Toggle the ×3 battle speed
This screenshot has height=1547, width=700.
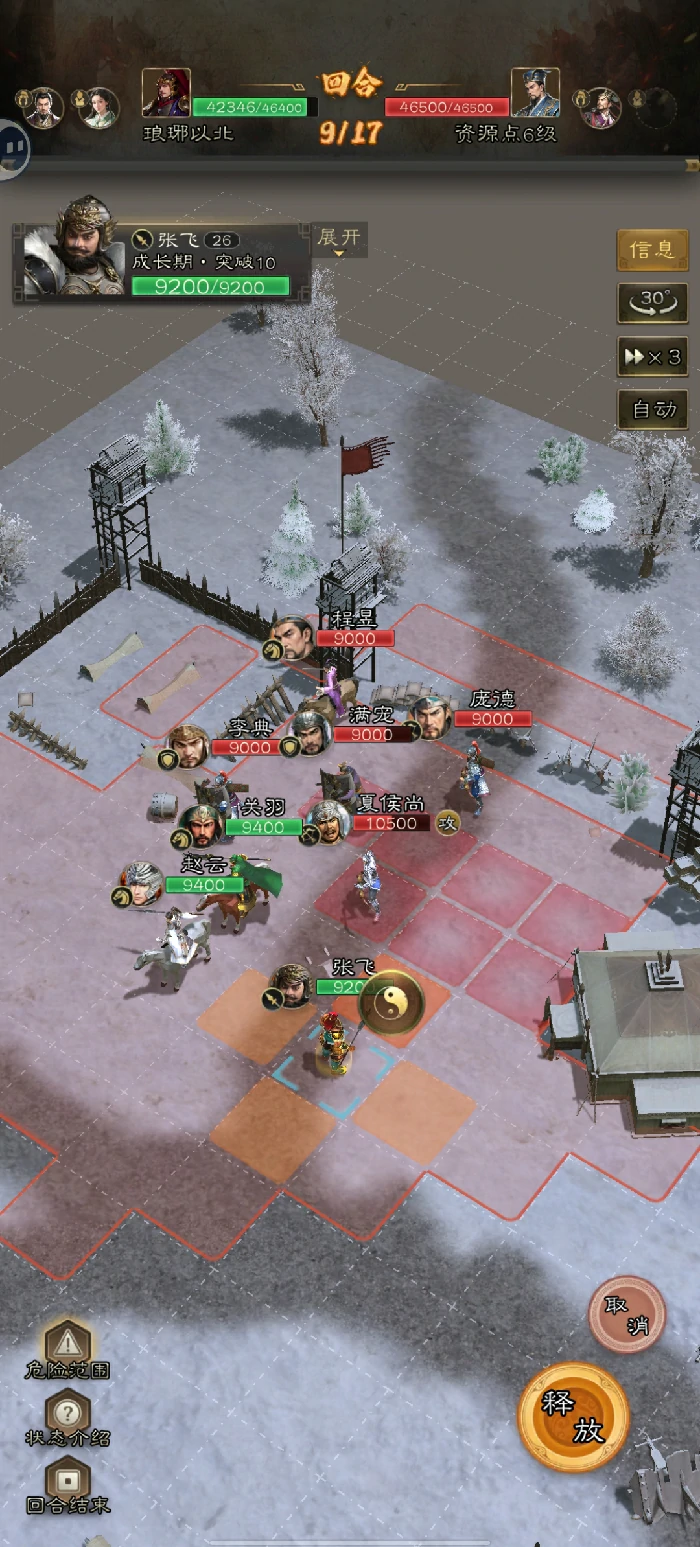click(x=652, y=357)
